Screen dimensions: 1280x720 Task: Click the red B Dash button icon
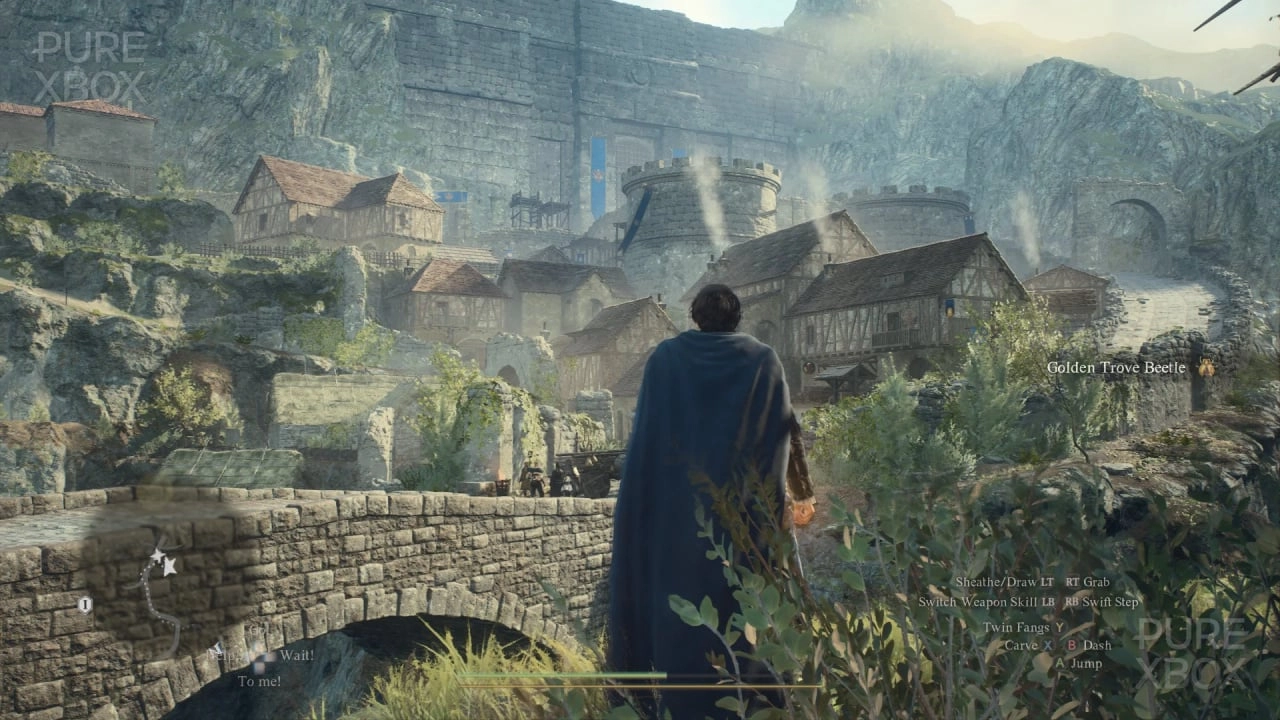click(x=1072, y=645)
